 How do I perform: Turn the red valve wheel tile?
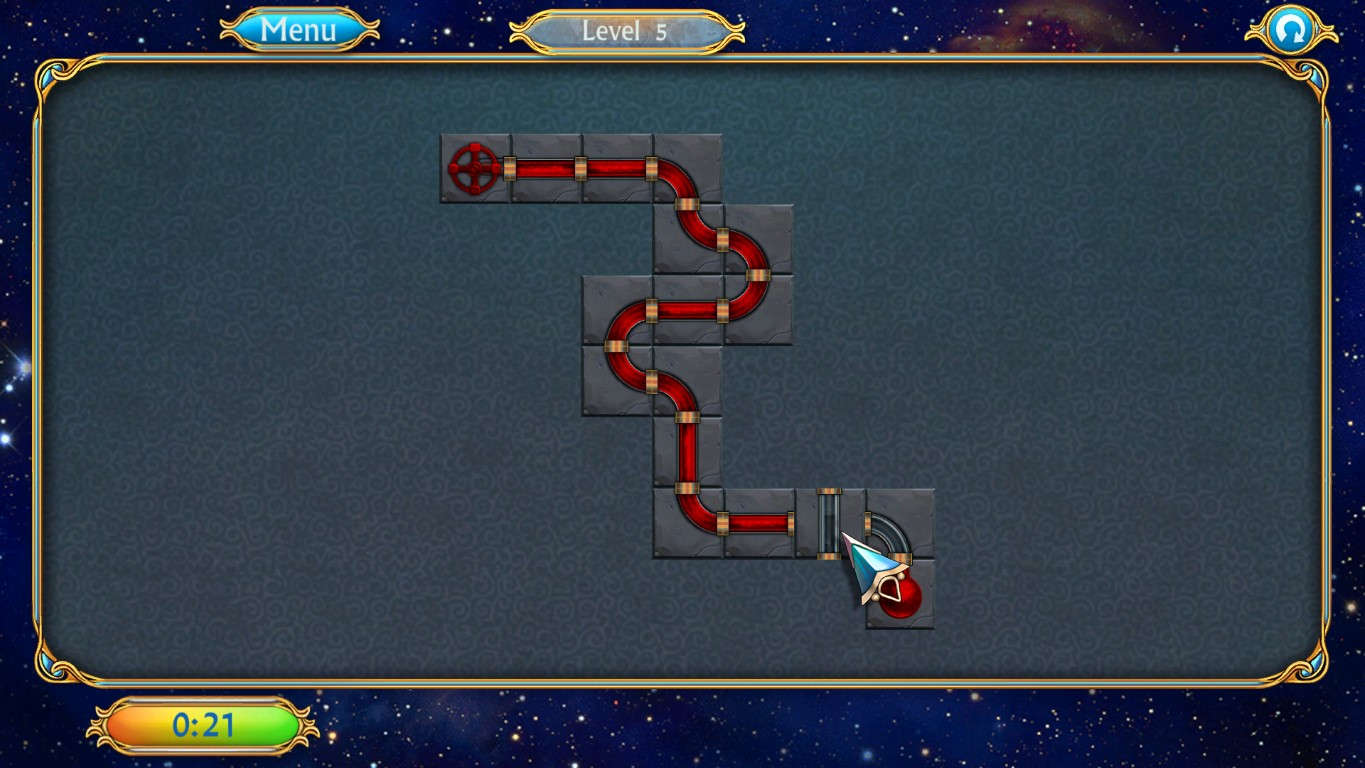tap(475, 168)
